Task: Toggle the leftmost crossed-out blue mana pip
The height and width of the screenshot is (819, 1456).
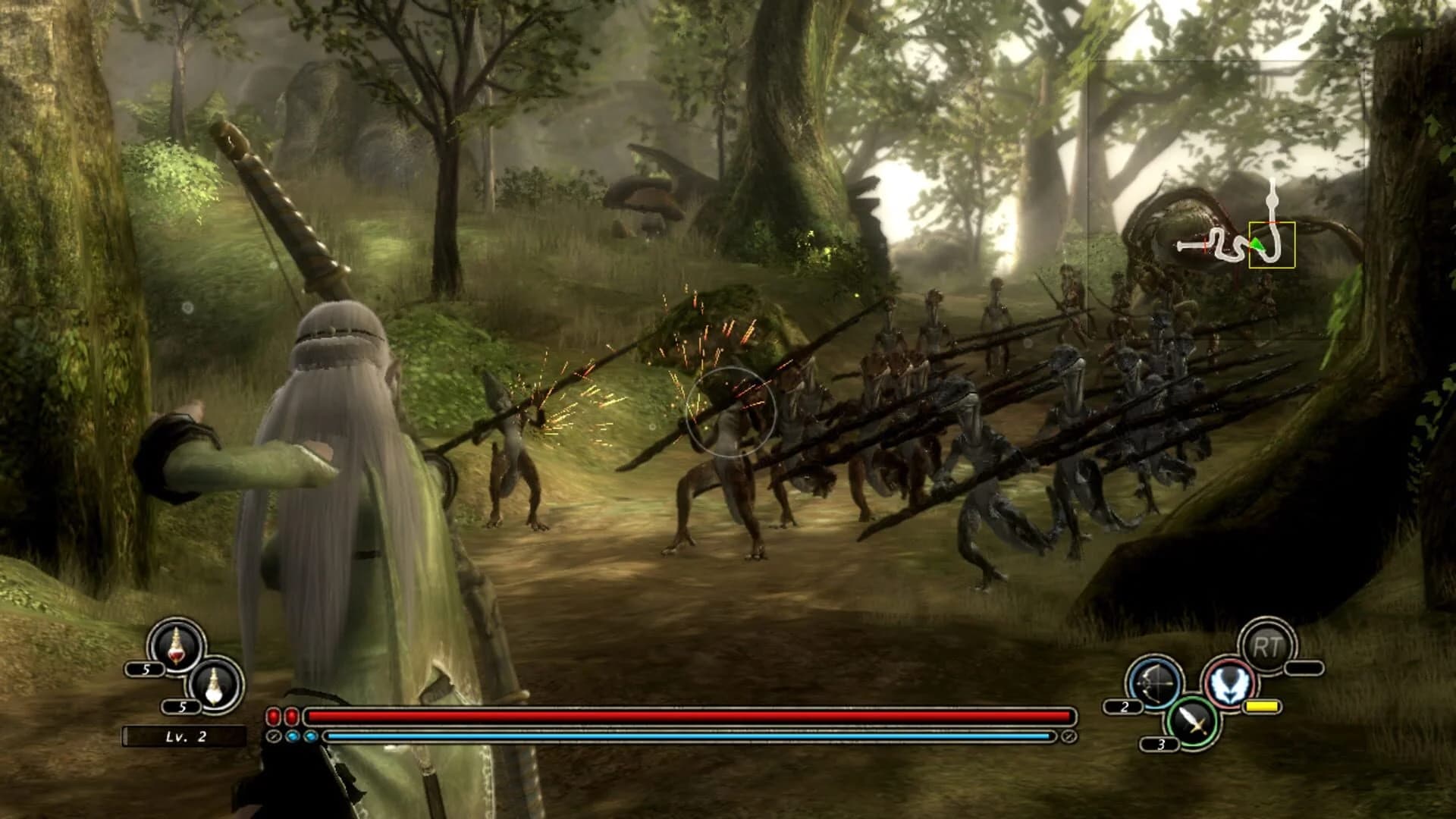Action: pos(275,737)
